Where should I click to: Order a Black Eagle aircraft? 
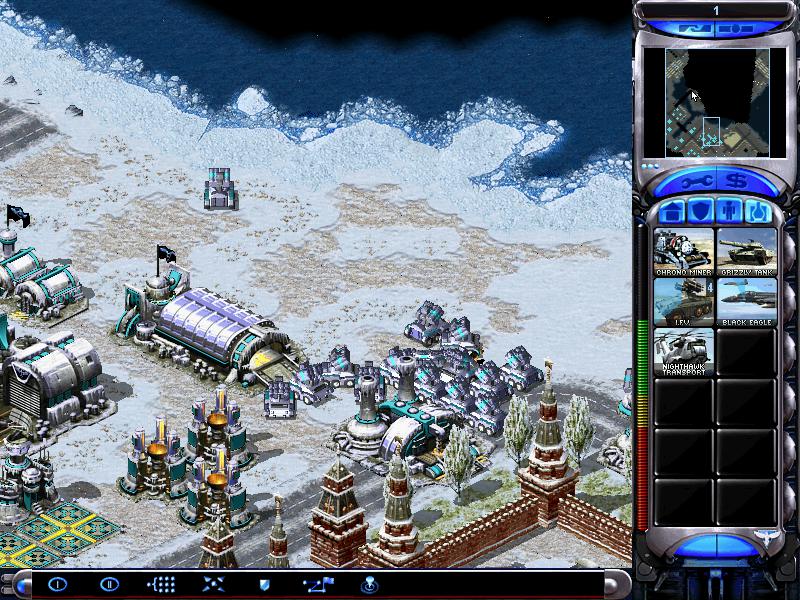pos(746,302)
